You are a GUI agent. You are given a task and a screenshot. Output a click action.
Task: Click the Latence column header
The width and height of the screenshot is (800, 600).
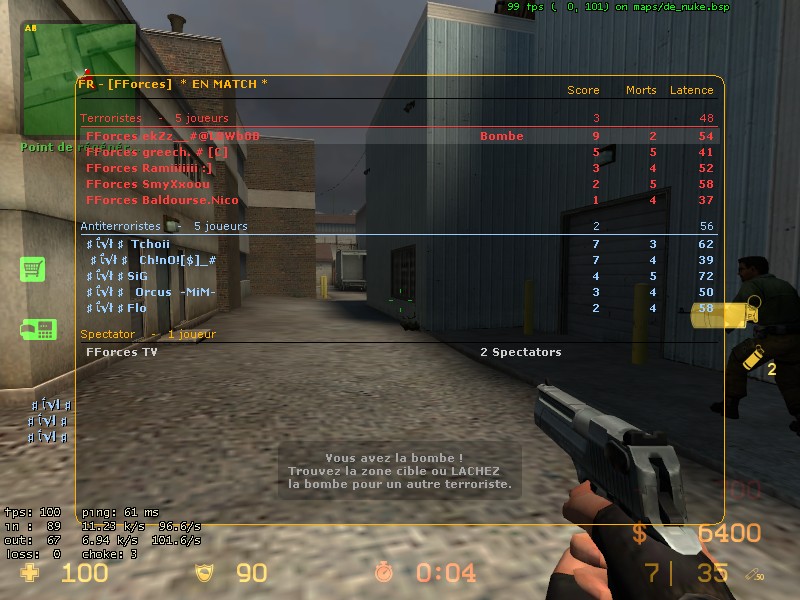(691, 90)
